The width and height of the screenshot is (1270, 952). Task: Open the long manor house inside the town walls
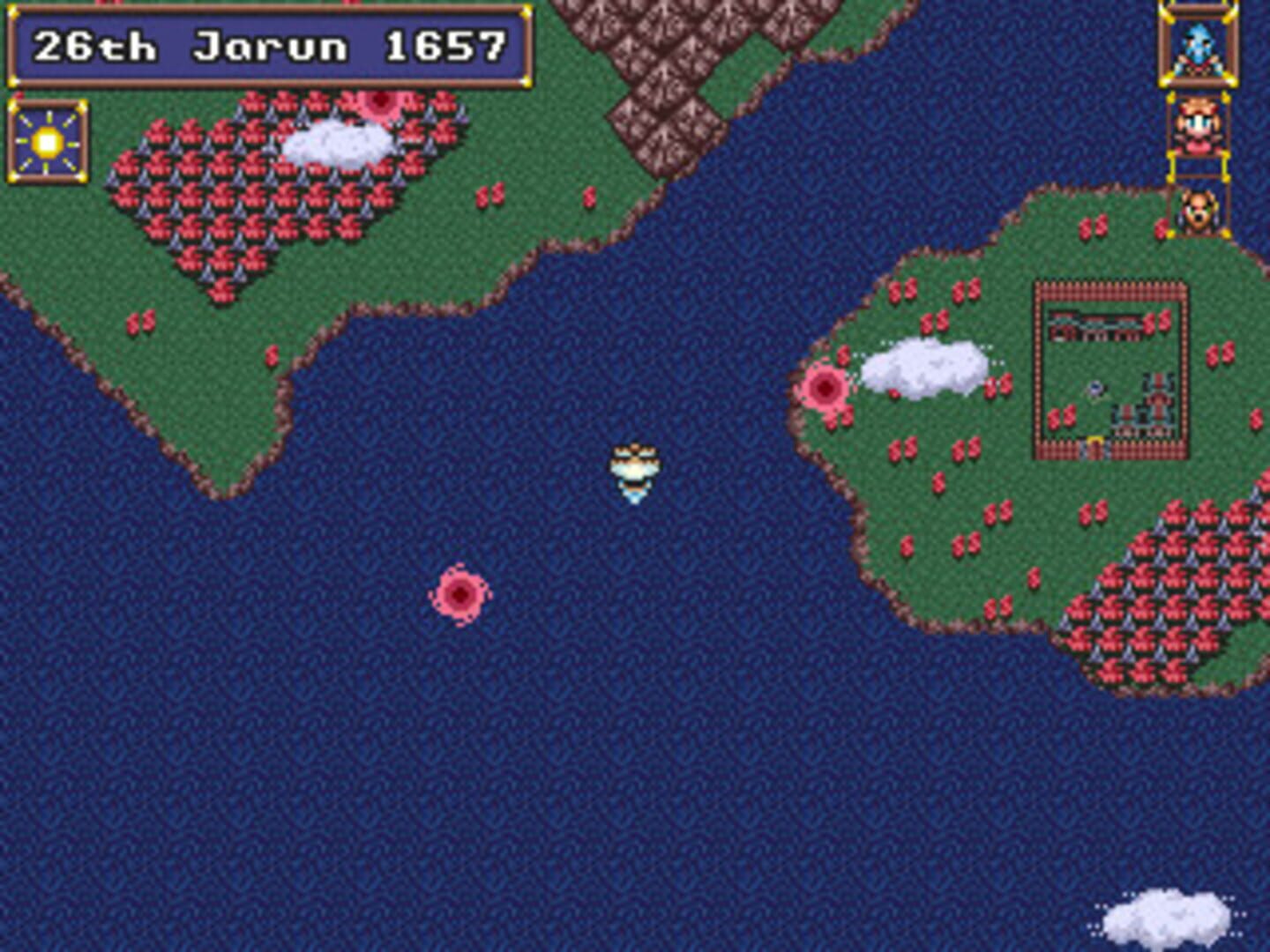coord(1097,326)
